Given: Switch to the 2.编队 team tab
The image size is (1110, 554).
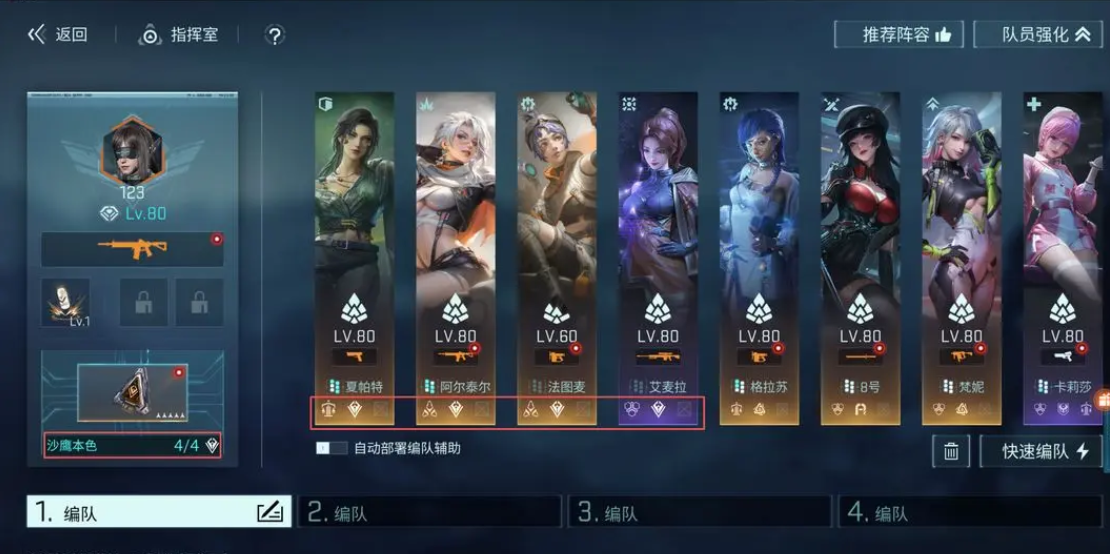Looking at the screenshot, I should pyautogui.click(x=430, y=513).
